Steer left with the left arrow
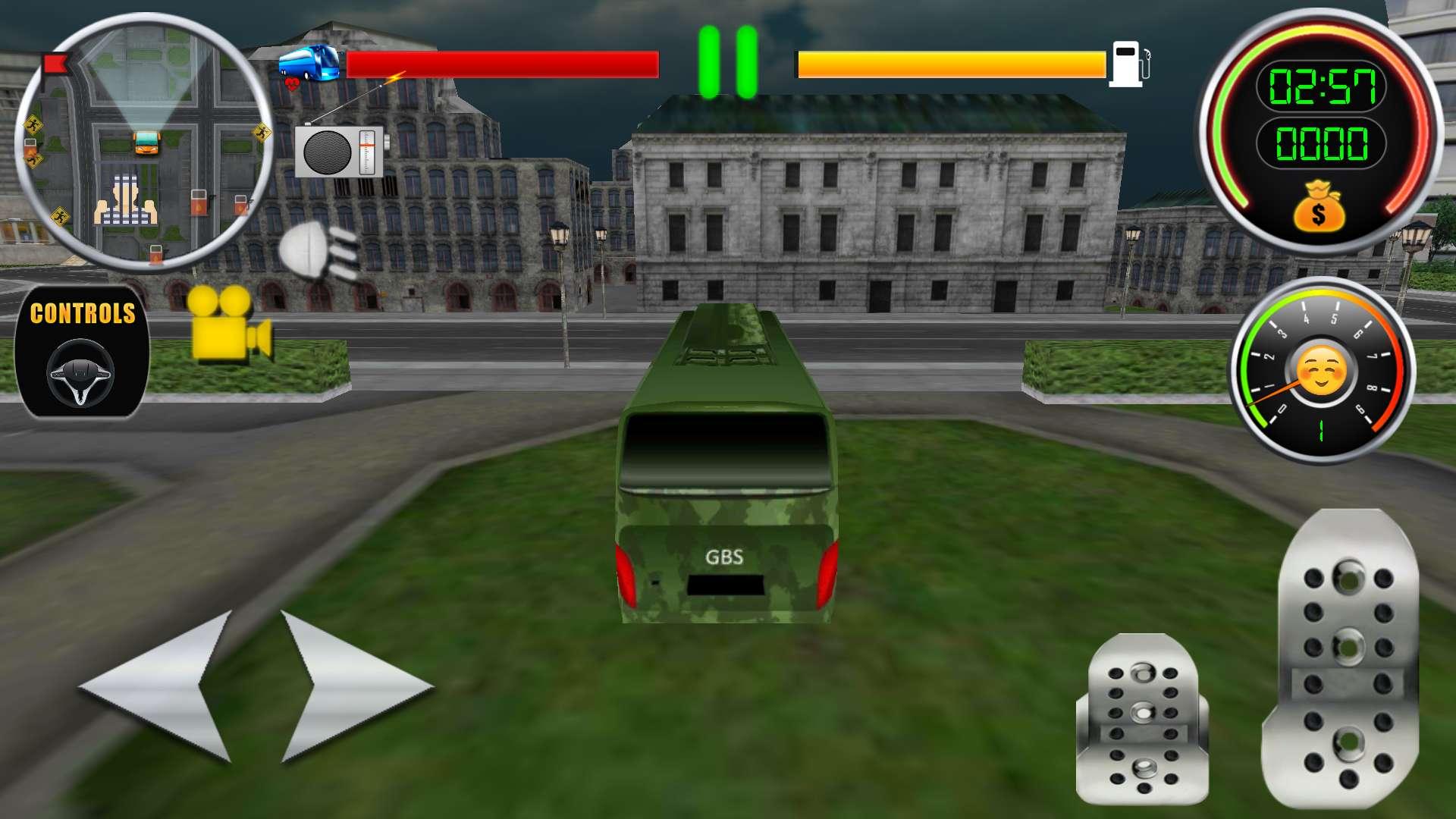 pos(159,686)
